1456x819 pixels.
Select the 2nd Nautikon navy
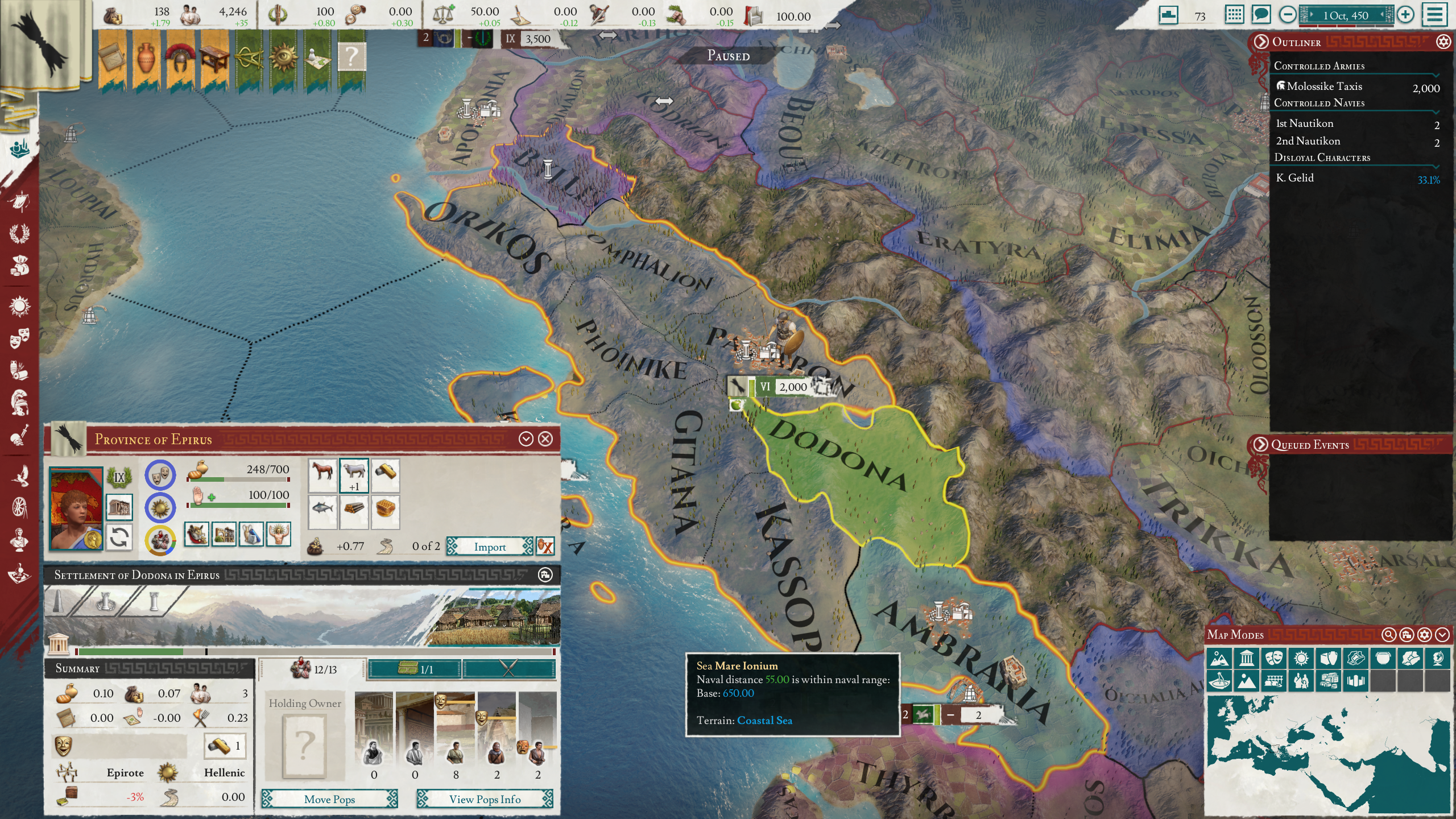pos(1308,141)
